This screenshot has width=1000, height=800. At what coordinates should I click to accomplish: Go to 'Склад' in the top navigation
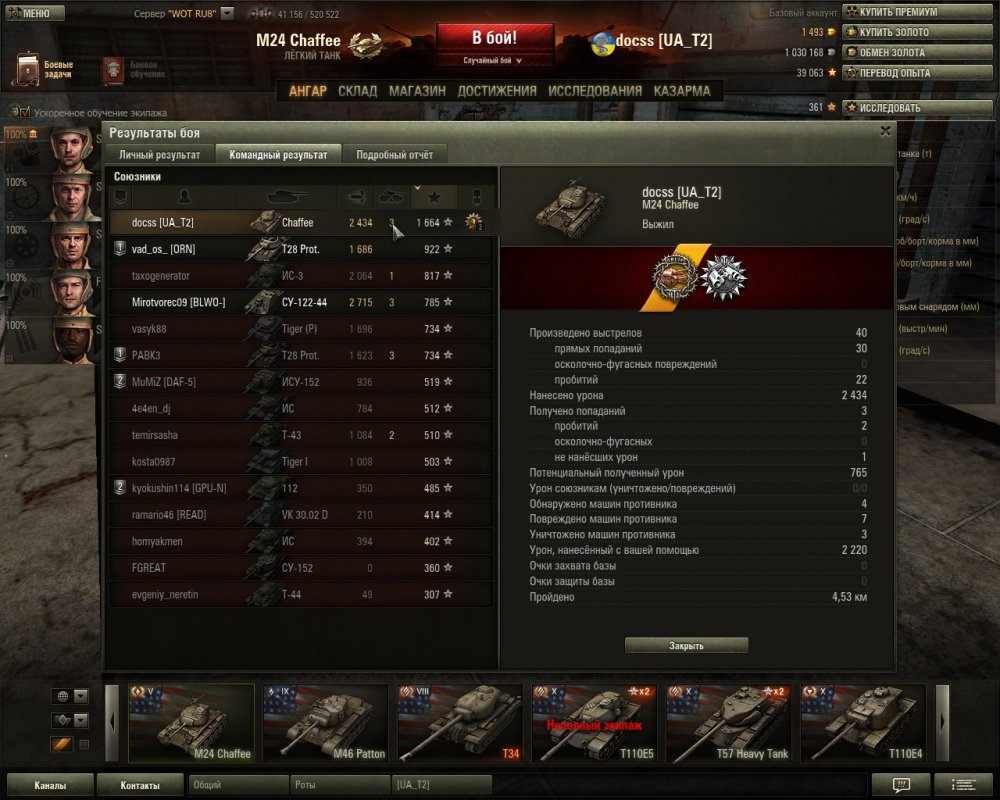pos(357,91)
